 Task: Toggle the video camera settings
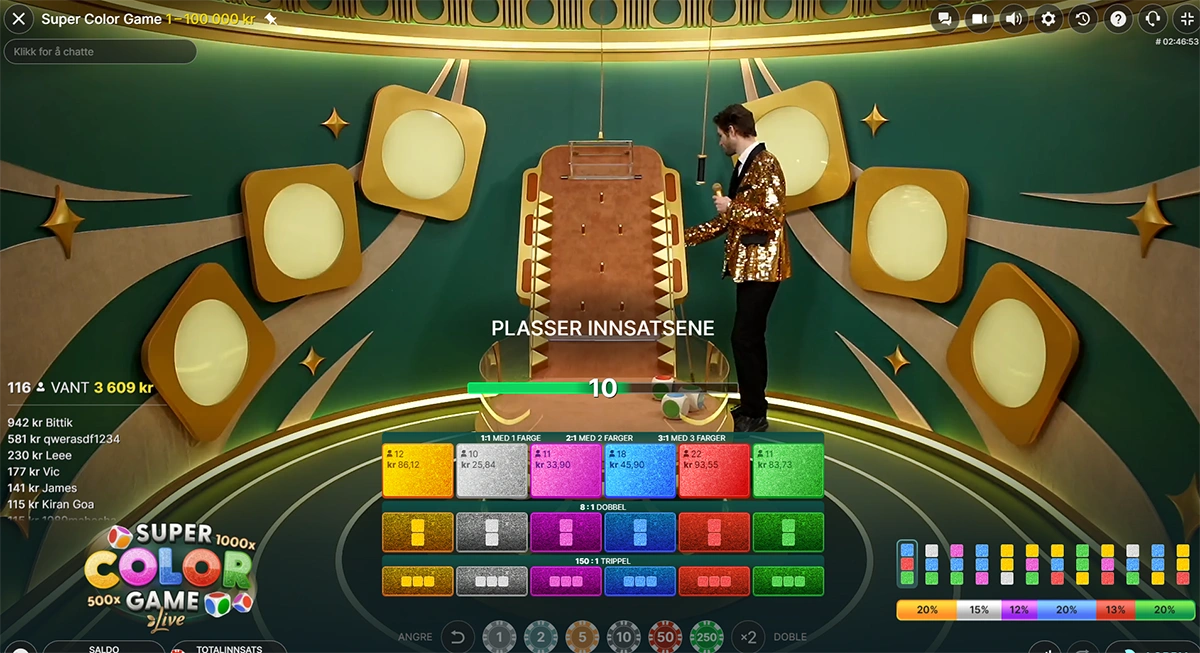(x=980, y=19)
